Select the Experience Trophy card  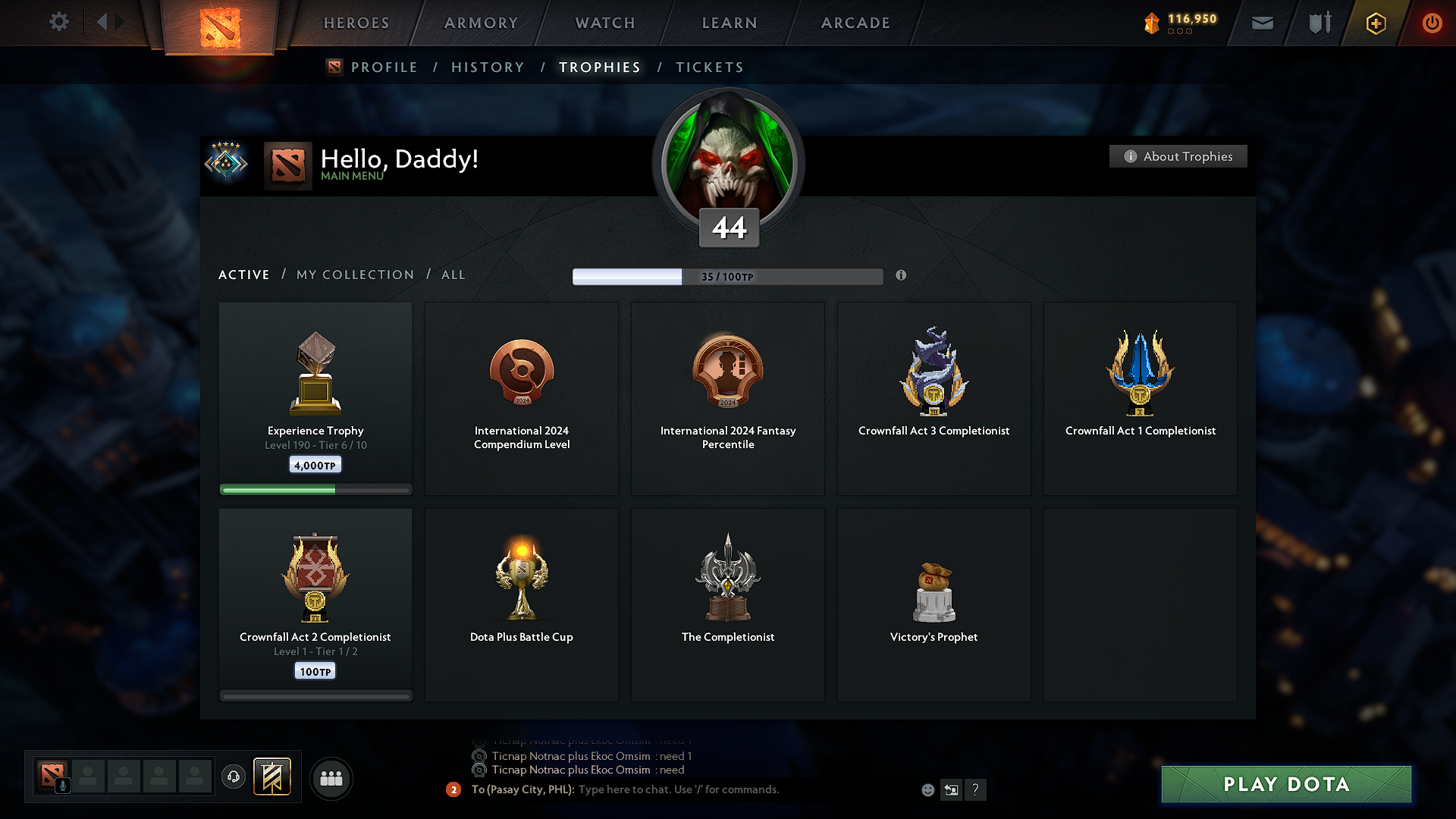point(315,398)
